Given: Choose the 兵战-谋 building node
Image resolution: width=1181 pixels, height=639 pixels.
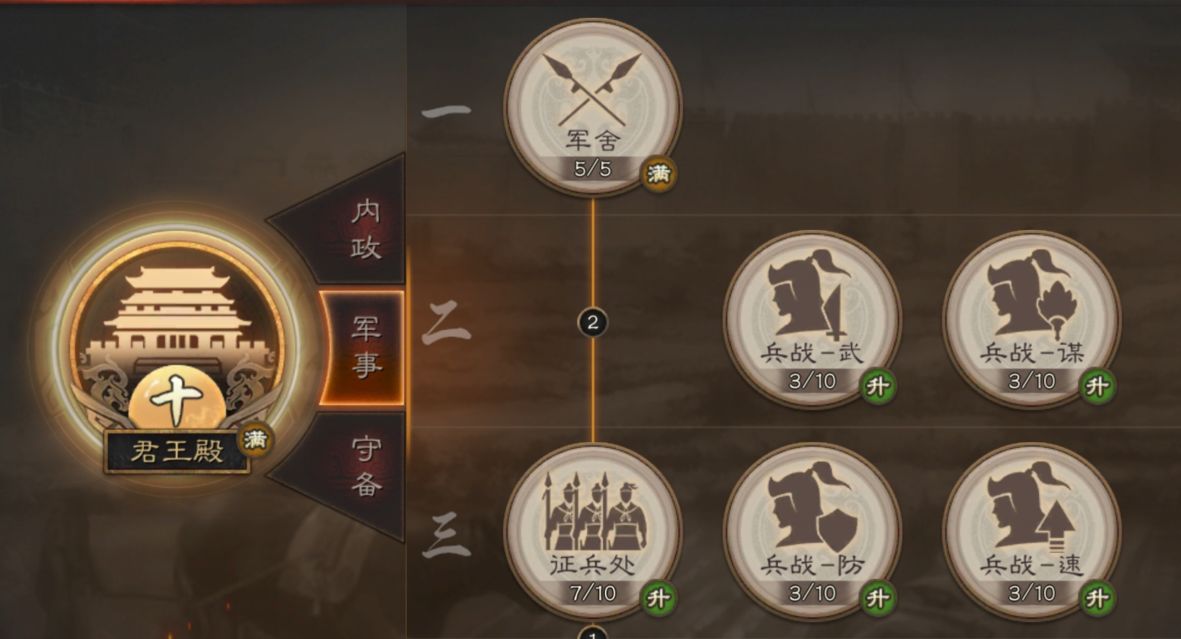Looking at the screenshot, I should click(x=1031, y=317).
